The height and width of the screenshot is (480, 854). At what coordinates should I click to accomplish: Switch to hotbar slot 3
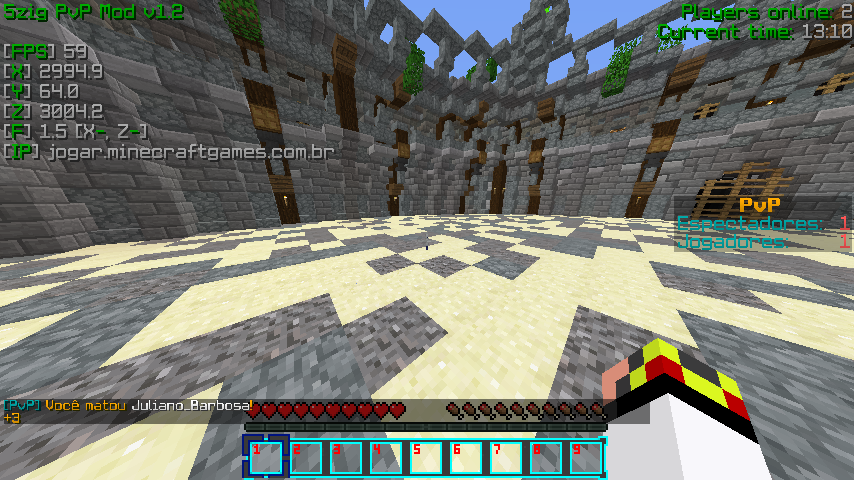click(346, 457)
